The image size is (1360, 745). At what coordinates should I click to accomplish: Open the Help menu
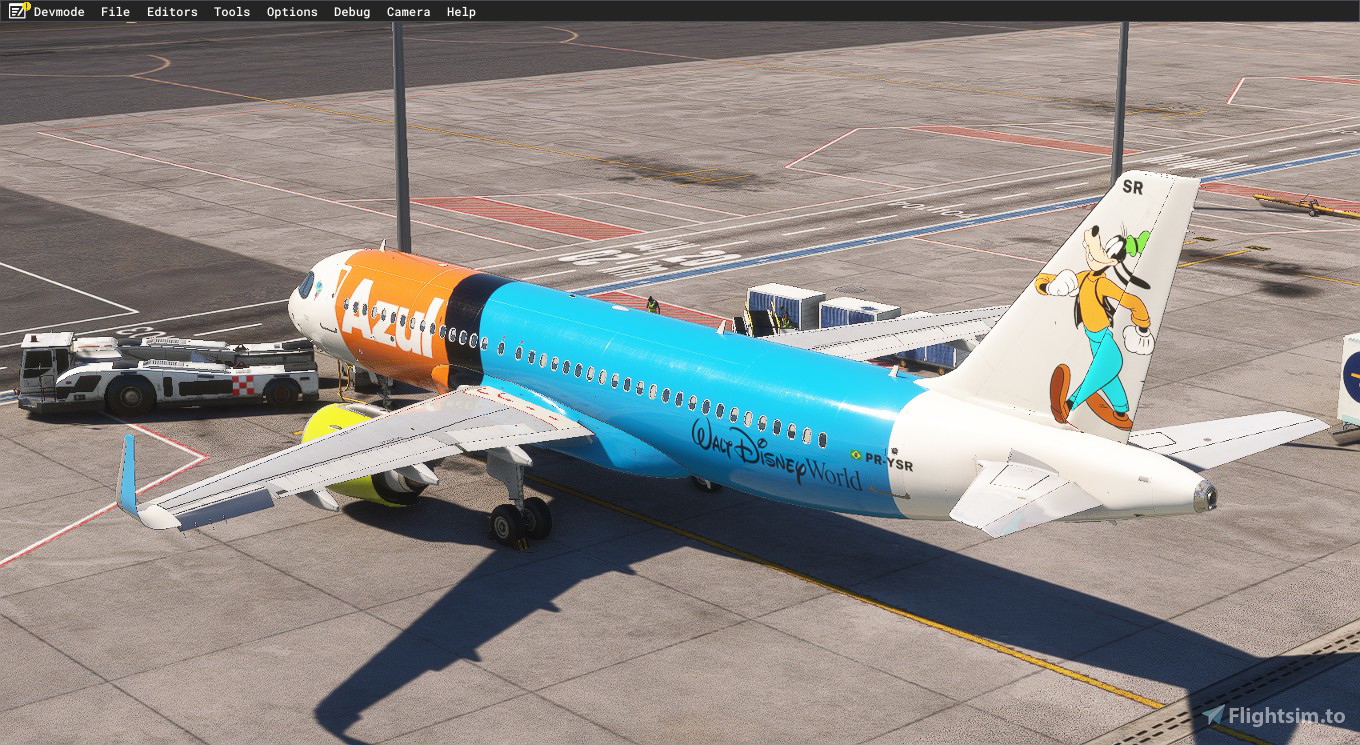click(460, 11)
